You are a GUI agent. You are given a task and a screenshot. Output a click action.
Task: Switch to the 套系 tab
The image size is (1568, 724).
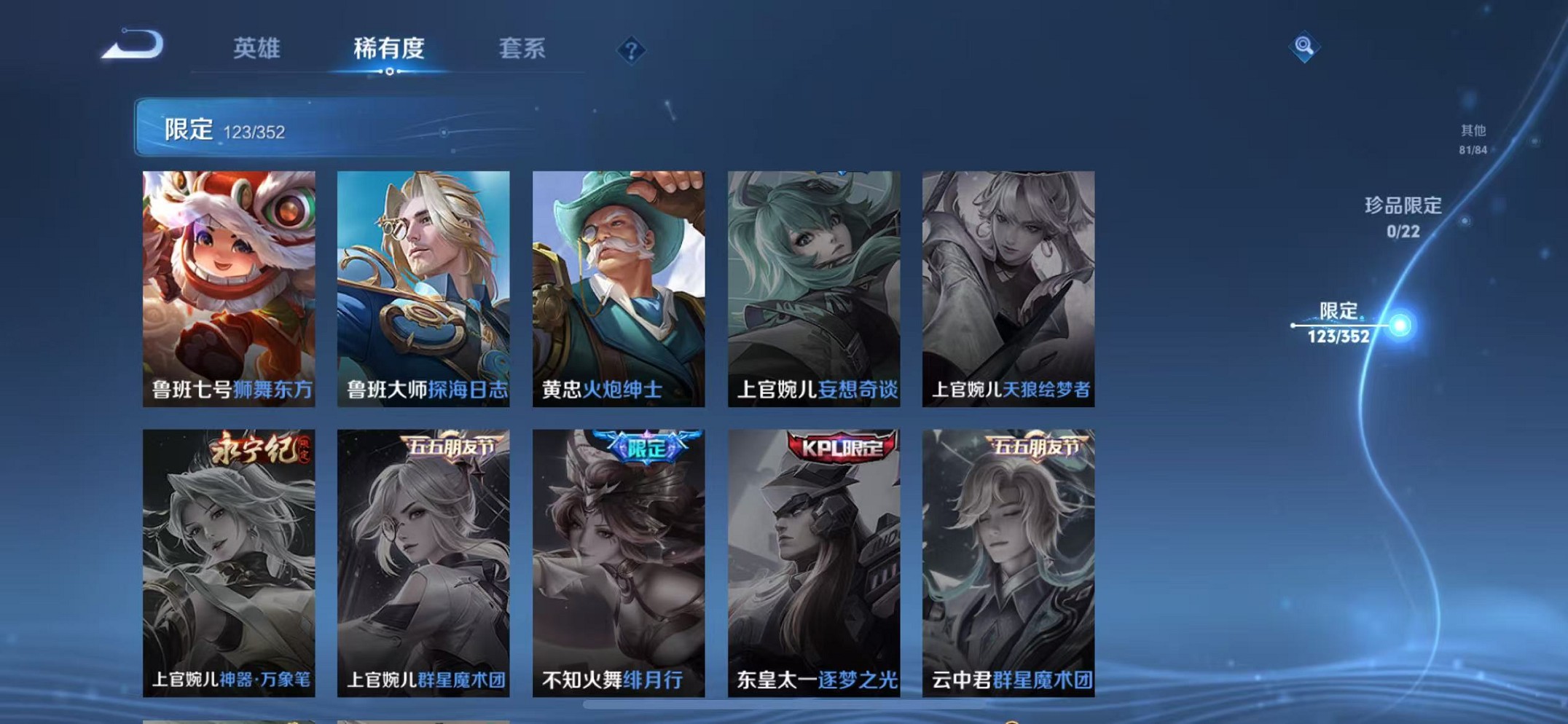click(523, 47)
